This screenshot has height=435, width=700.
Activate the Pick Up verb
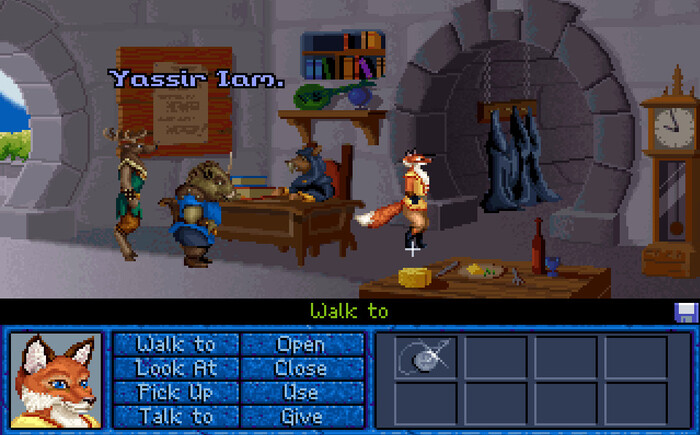[175, 392]
